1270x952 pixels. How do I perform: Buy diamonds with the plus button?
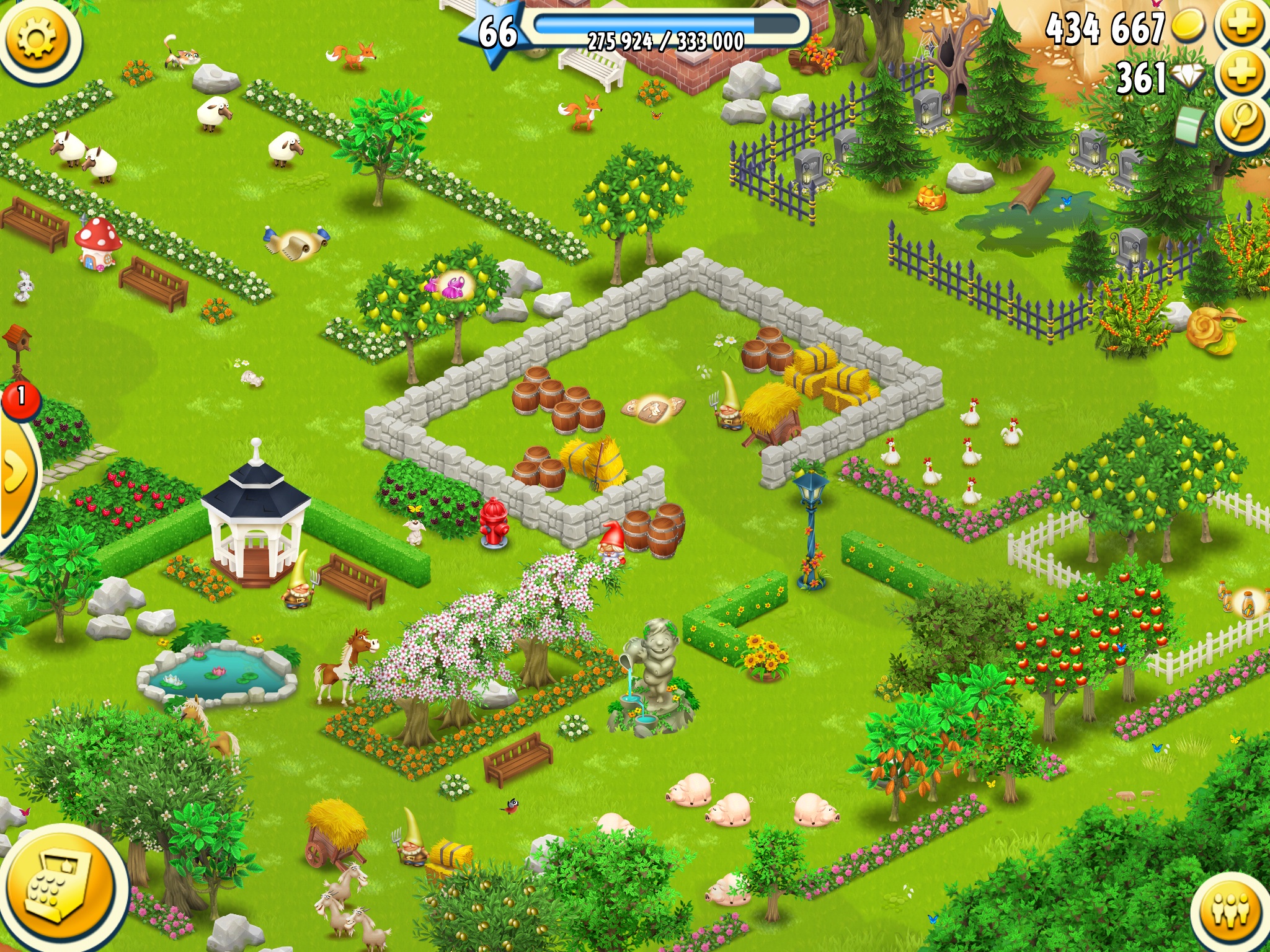pos(1242,74)
